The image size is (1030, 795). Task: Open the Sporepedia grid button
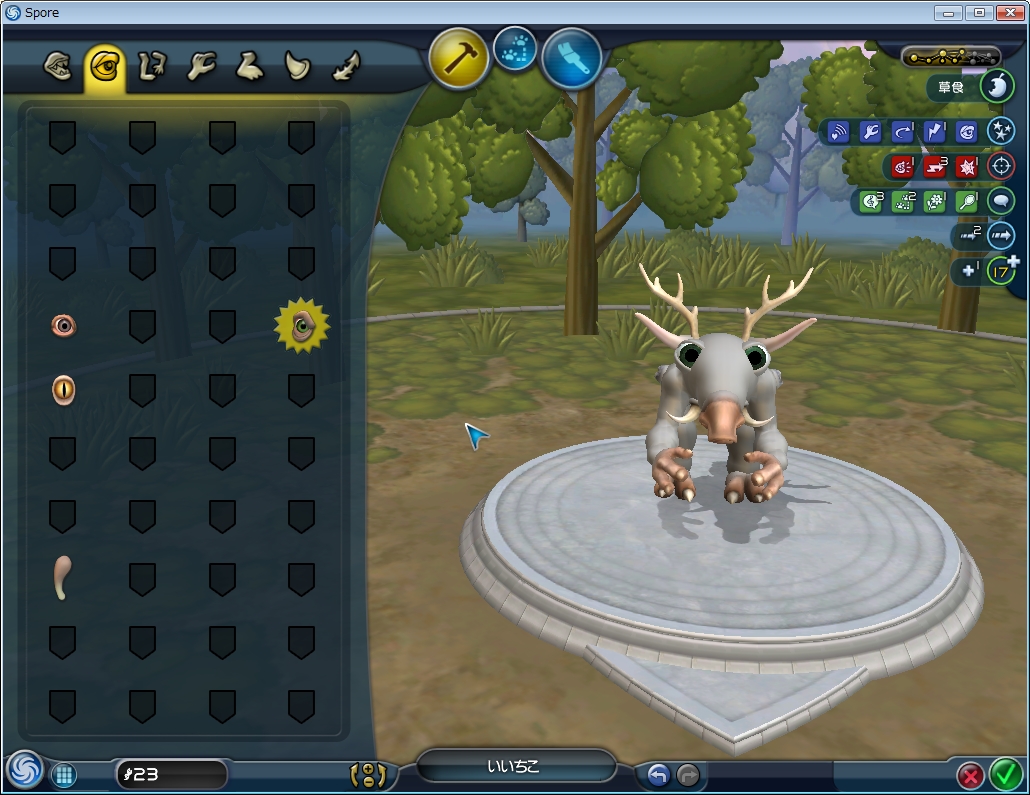(64, 774)
